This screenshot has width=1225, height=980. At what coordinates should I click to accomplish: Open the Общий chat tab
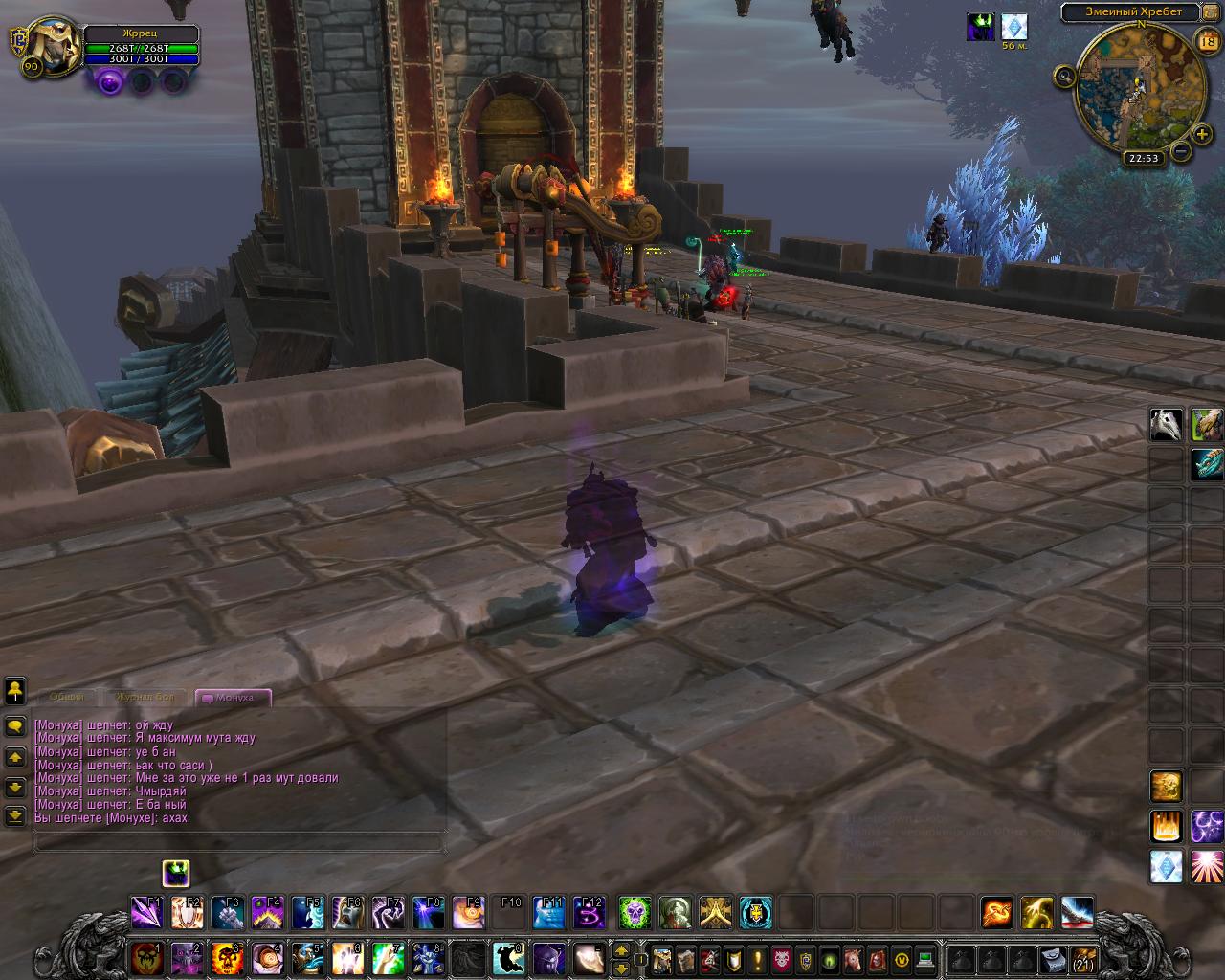(x=67, y=698)
